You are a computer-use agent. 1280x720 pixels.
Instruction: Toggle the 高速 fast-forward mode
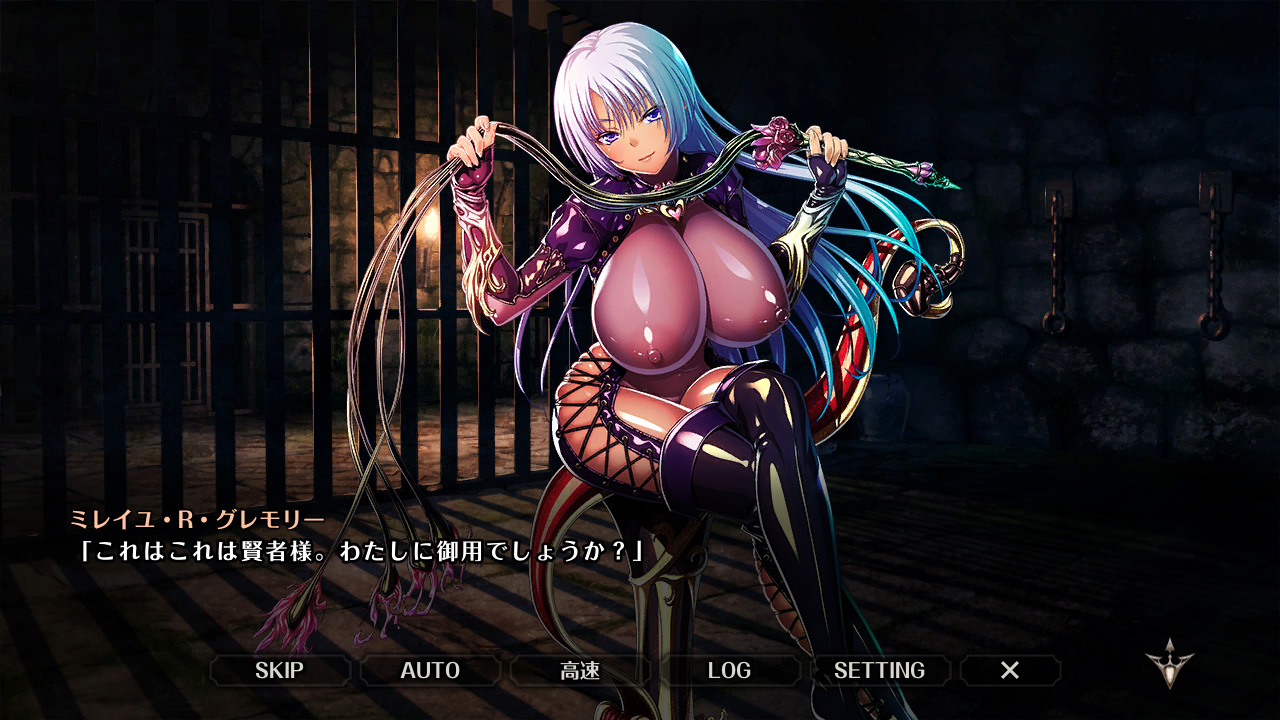coord(580,670)
